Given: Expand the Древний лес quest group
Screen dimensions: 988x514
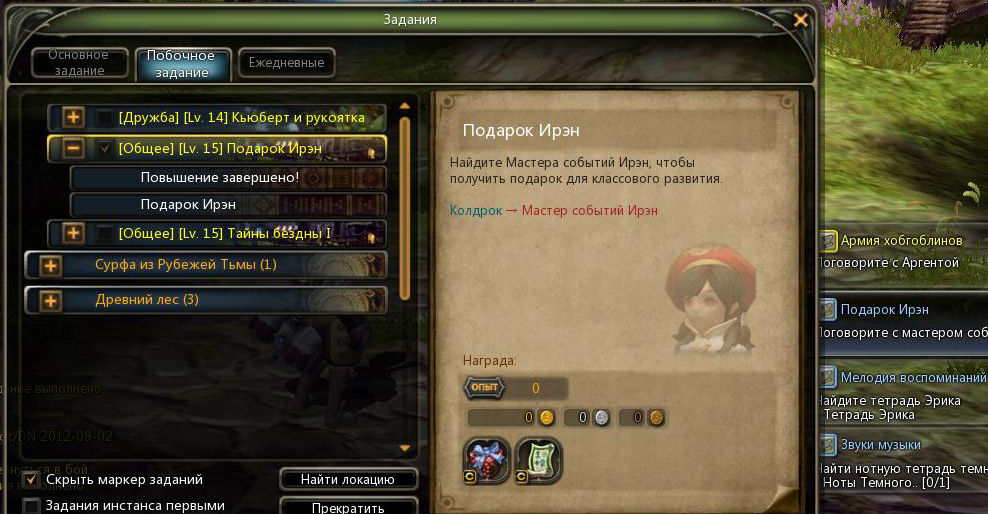Looking at the screenshot, I should pyautogui.click(x=50, y=300).
